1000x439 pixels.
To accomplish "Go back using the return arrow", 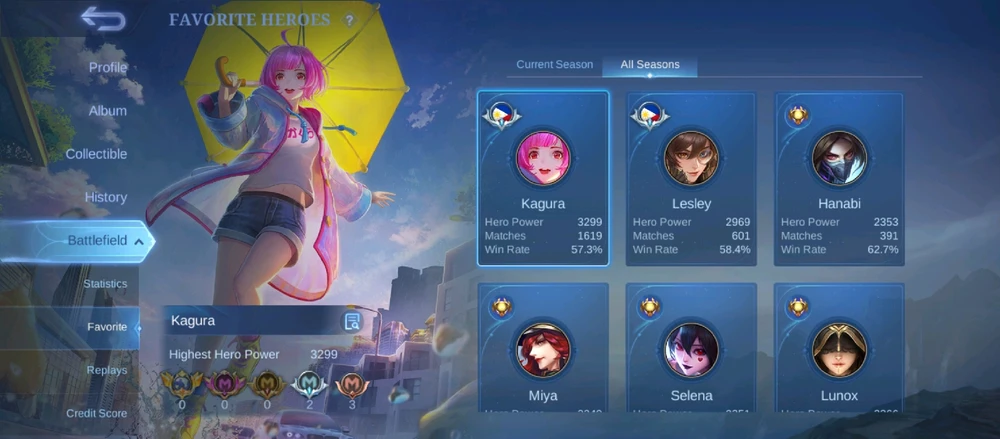I will (x=102, y=19).
